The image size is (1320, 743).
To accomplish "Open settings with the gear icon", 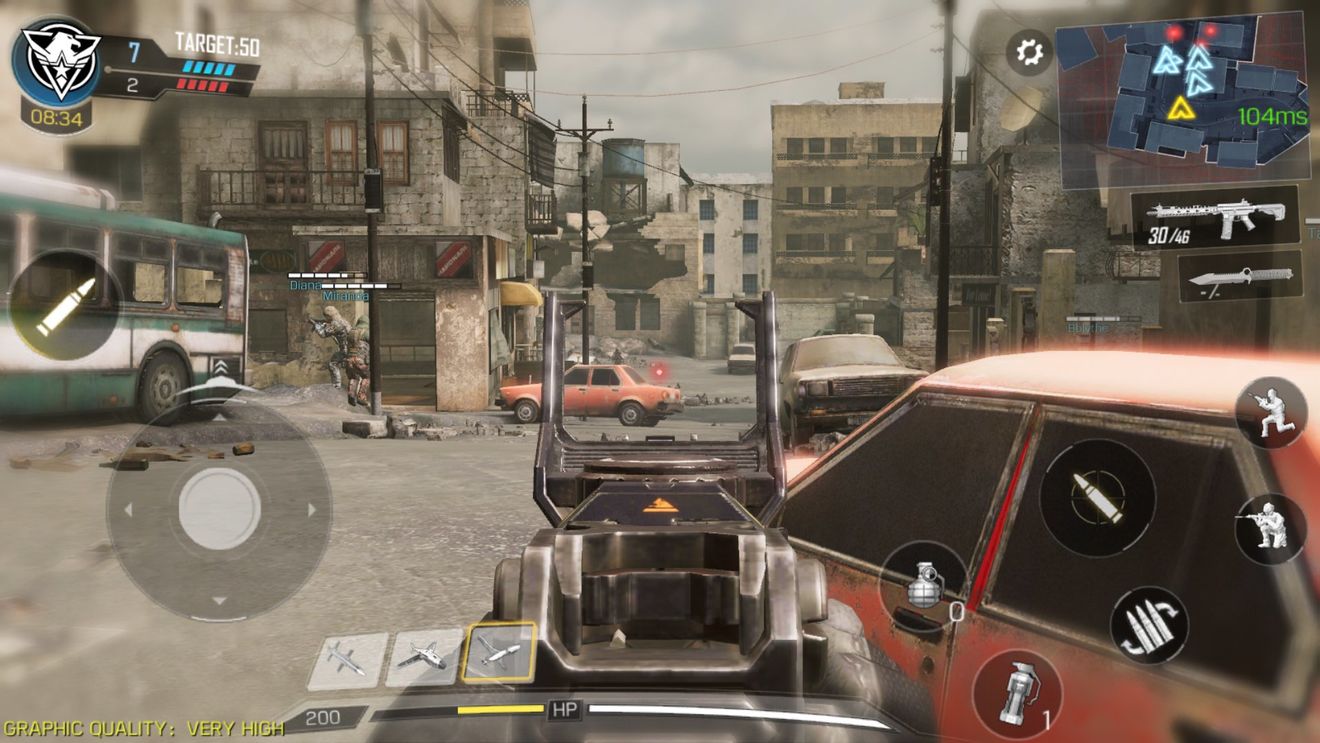I will [x=1028, y=51].
